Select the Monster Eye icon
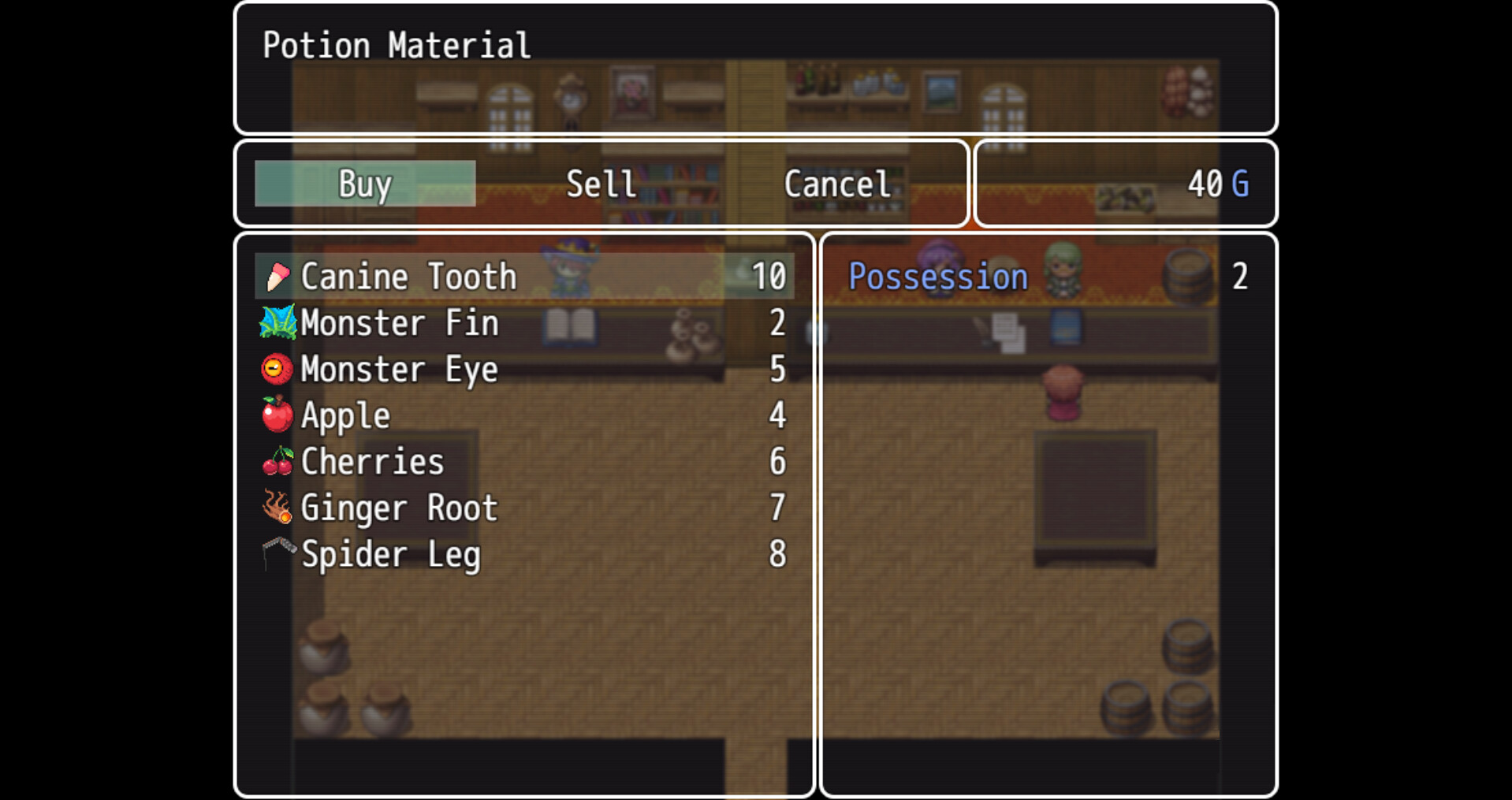Image resolution: width=1512 pixels, height=800 pixels. pos(276,369)
